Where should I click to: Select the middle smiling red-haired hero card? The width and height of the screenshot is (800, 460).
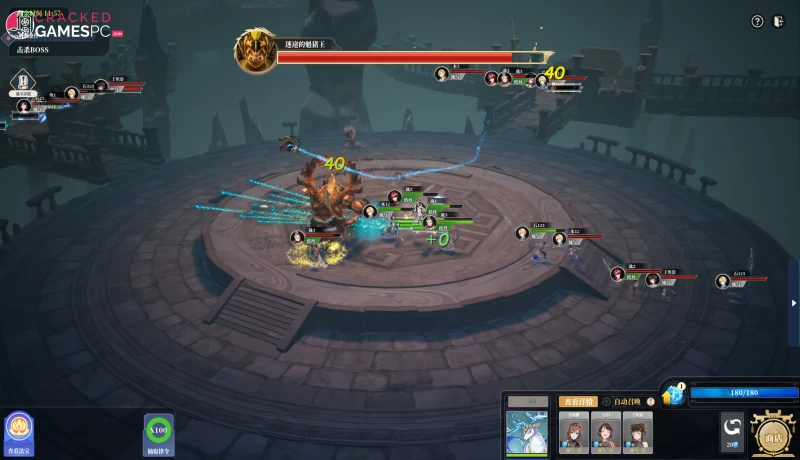606,432
